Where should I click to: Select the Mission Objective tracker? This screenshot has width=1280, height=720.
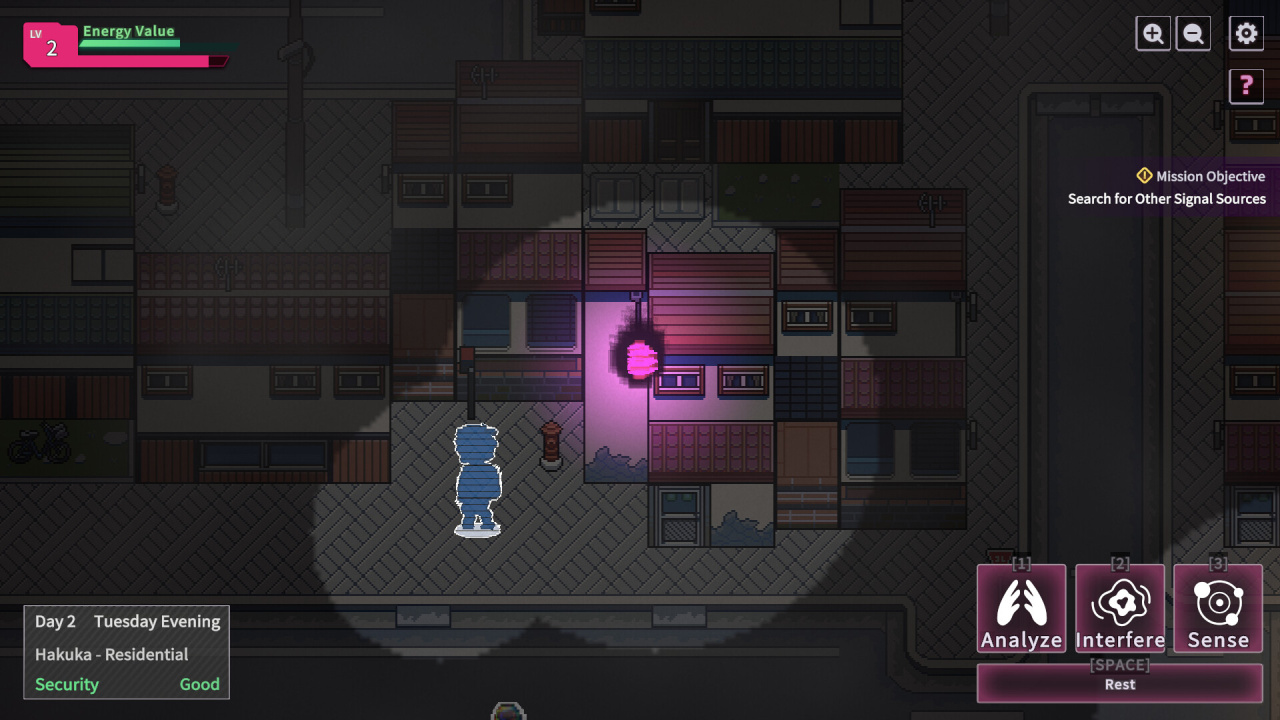pyautogui.click(x=1166, y=187)
